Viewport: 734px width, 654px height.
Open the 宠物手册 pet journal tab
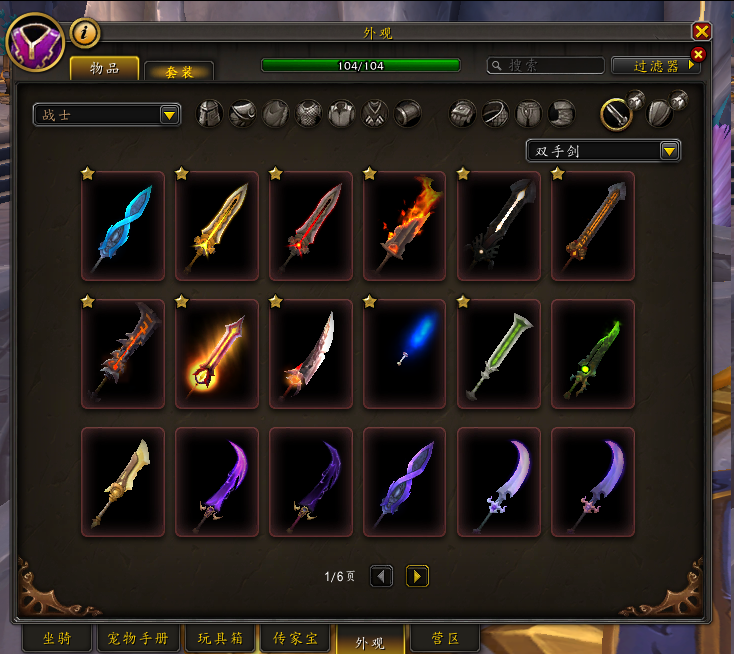click(139, 638)
